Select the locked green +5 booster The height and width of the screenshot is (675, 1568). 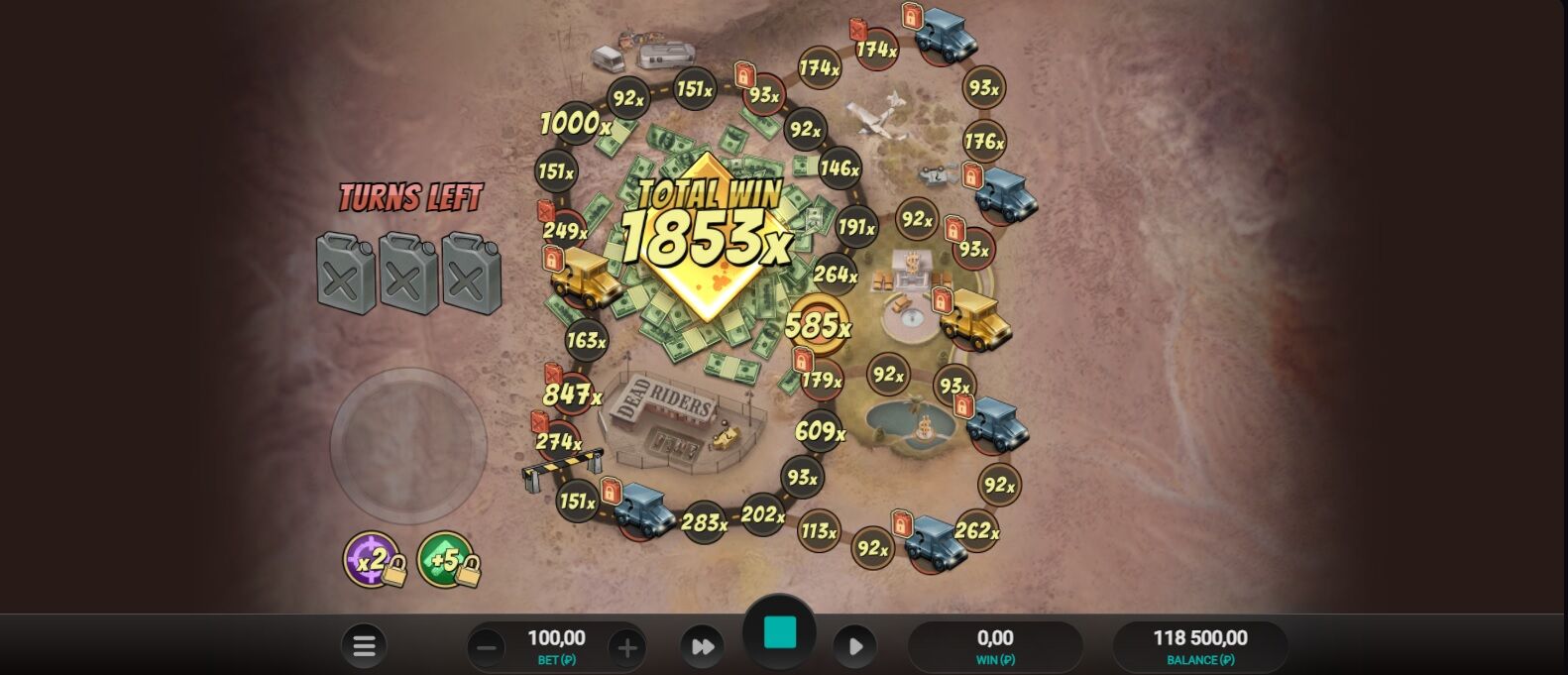[x=447, y=560]
